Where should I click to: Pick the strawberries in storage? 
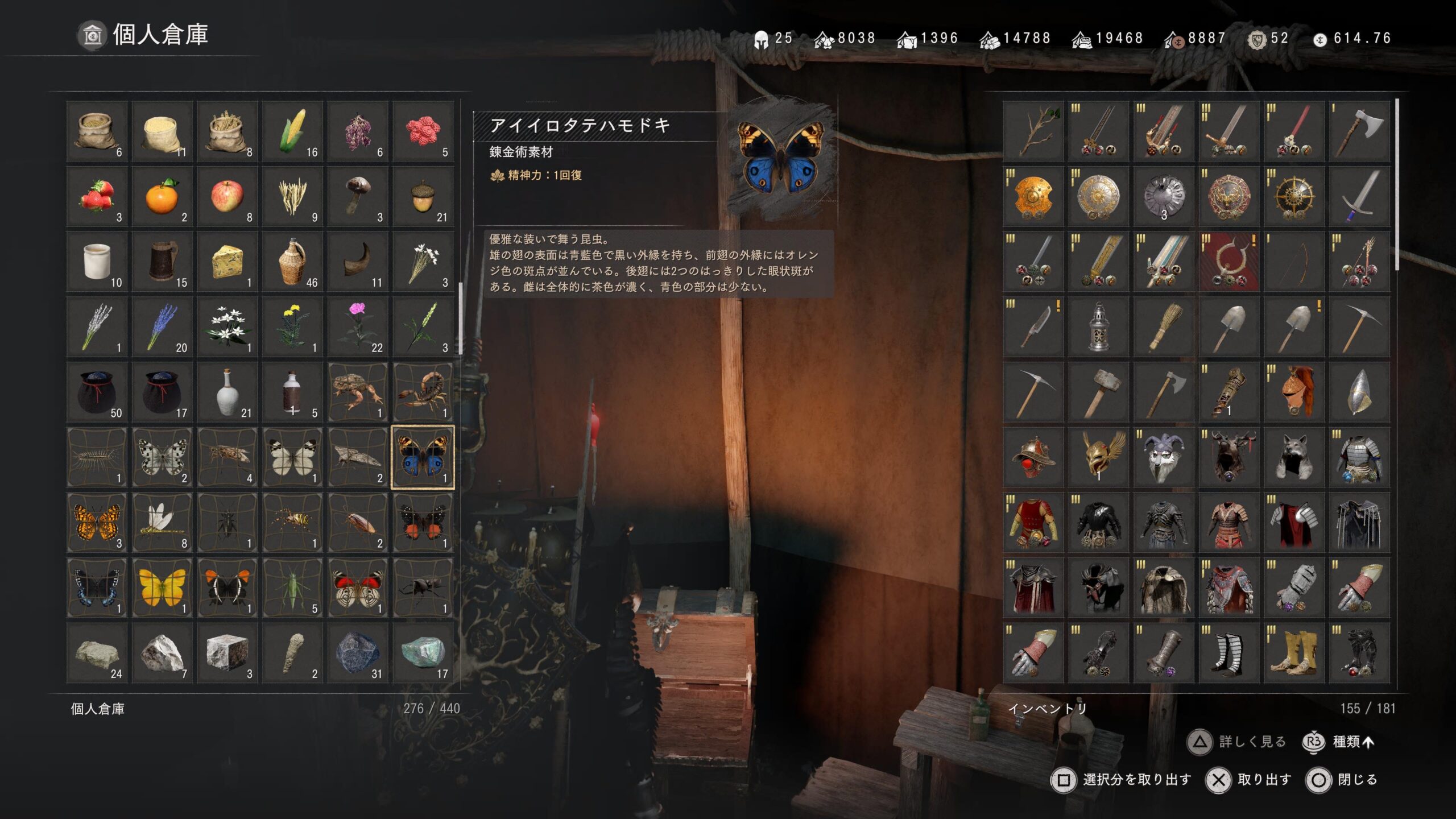97,197
